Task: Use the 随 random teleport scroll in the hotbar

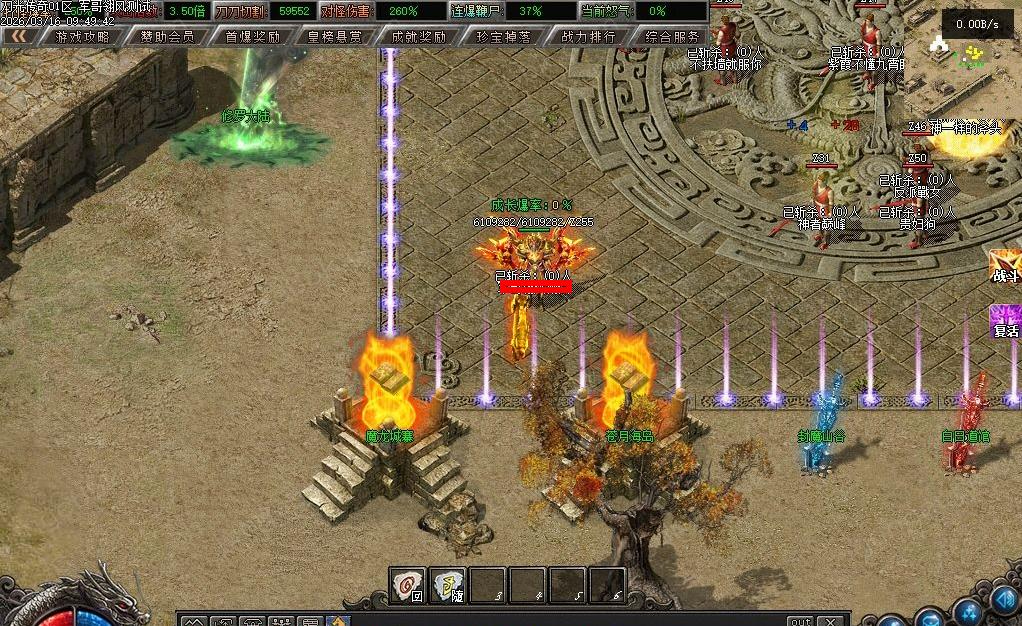Action: click(447, 585)
